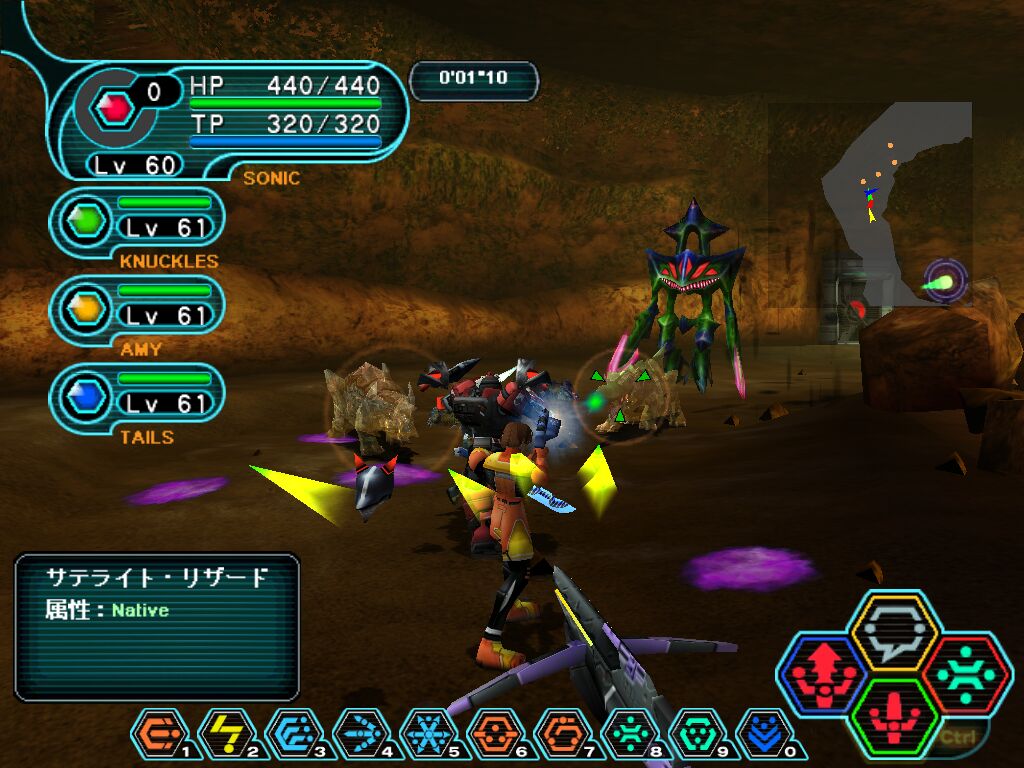1024x768 pixels.
Task: Select the blue-bordered red heavy attack hexagon
Action: pos(822,676)
